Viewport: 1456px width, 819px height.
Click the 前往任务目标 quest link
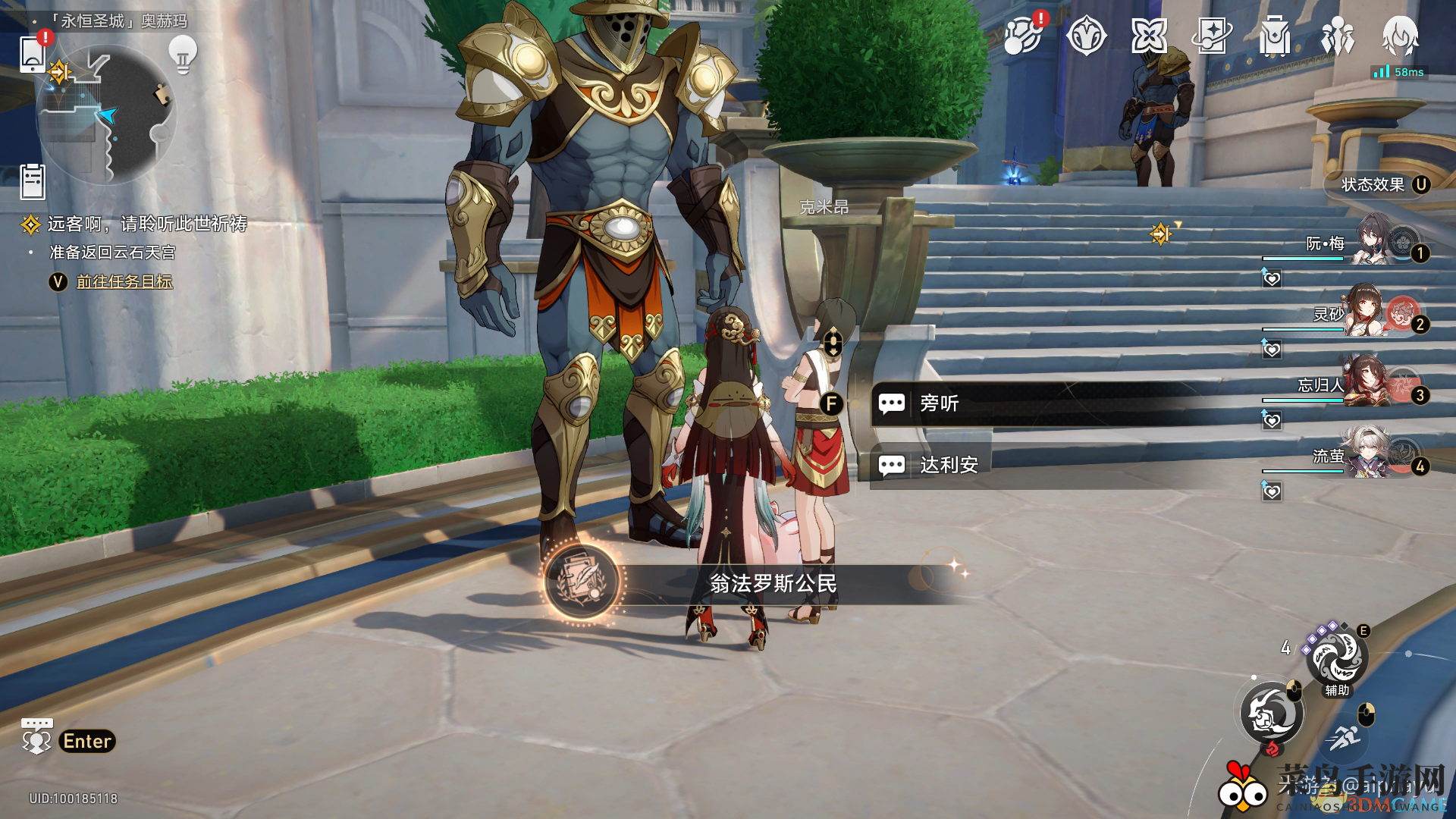click(124, 281)
